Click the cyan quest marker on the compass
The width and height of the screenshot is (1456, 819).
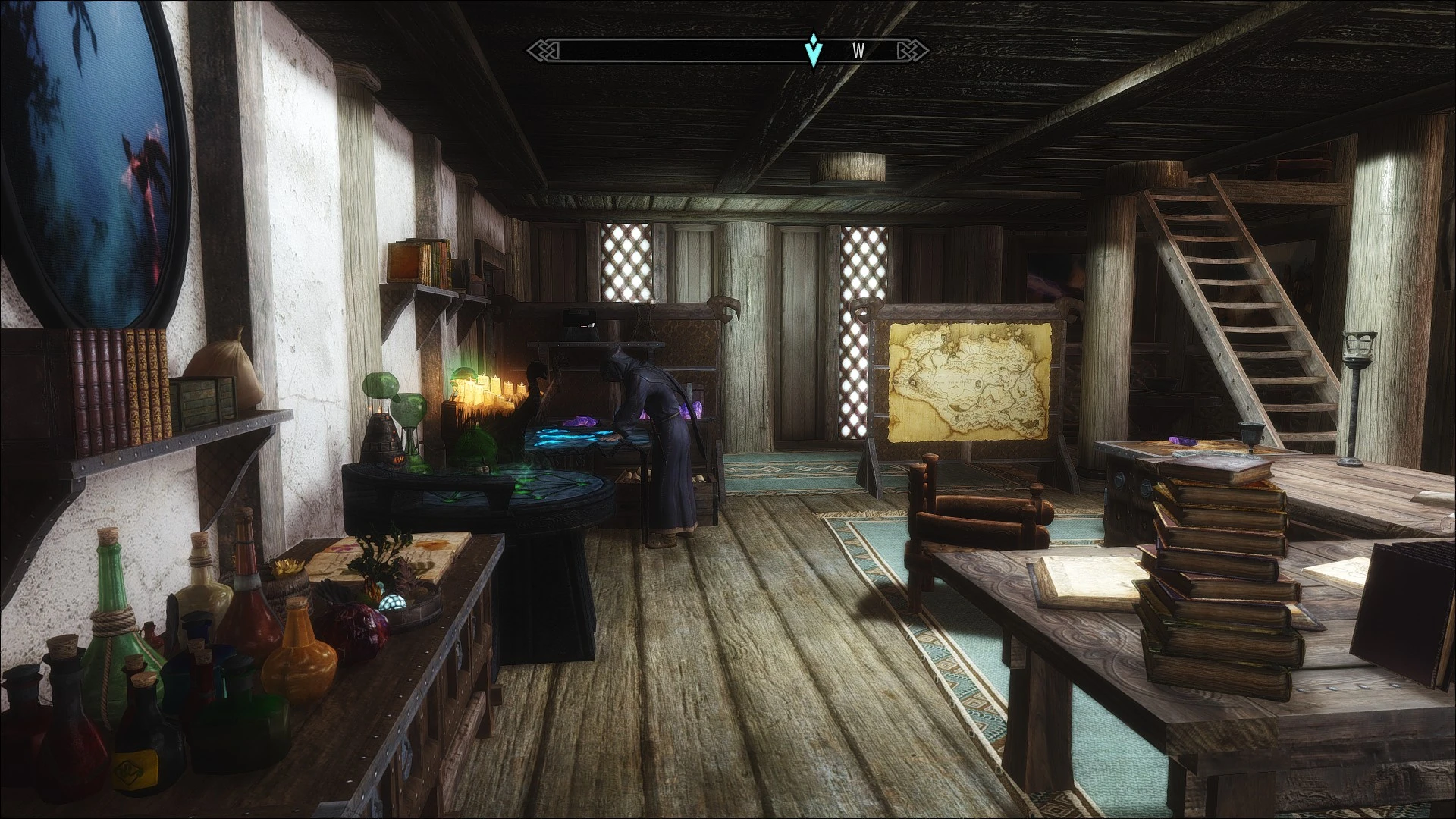(x=814, y=50)
